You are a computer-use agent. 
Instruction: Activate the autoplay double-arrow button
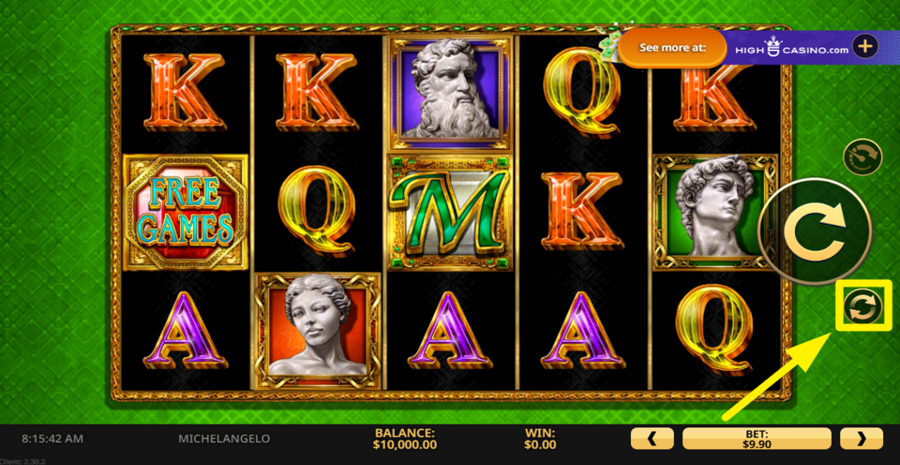point(859,308)
